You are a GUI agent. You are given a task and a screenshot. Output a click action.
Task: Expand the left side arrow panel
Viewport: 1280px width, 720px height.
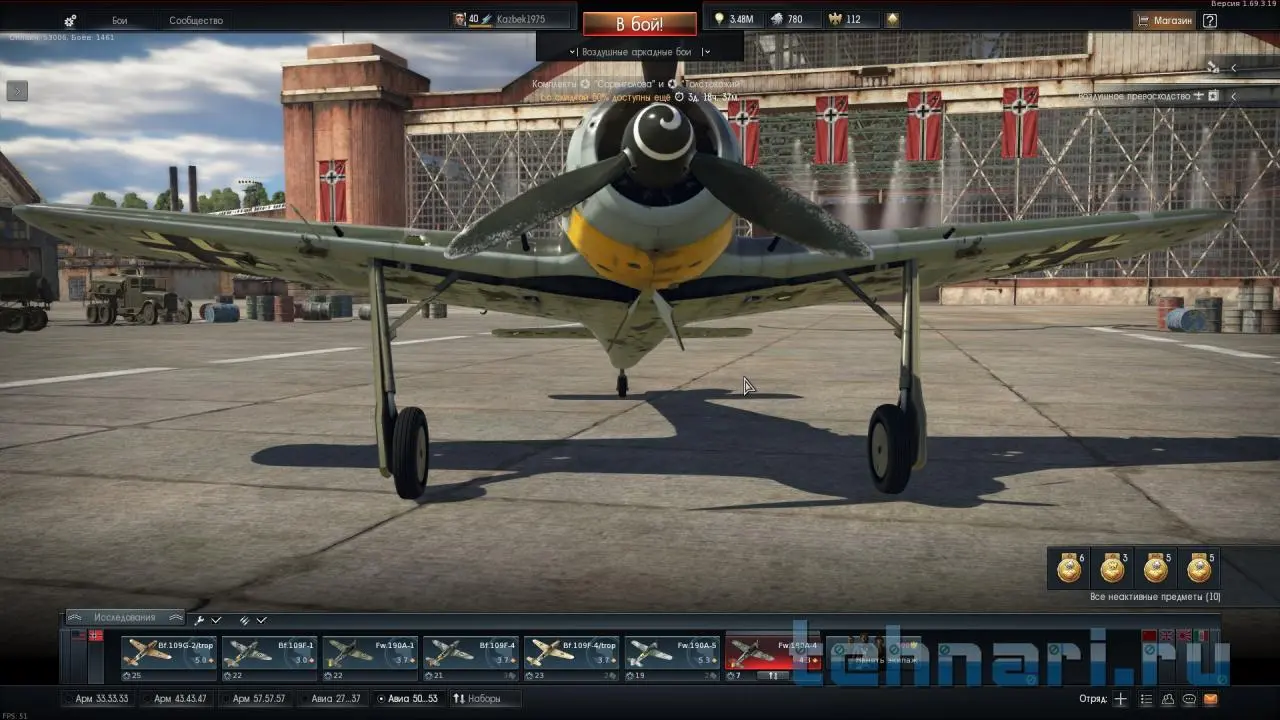(x=17, y=91)
